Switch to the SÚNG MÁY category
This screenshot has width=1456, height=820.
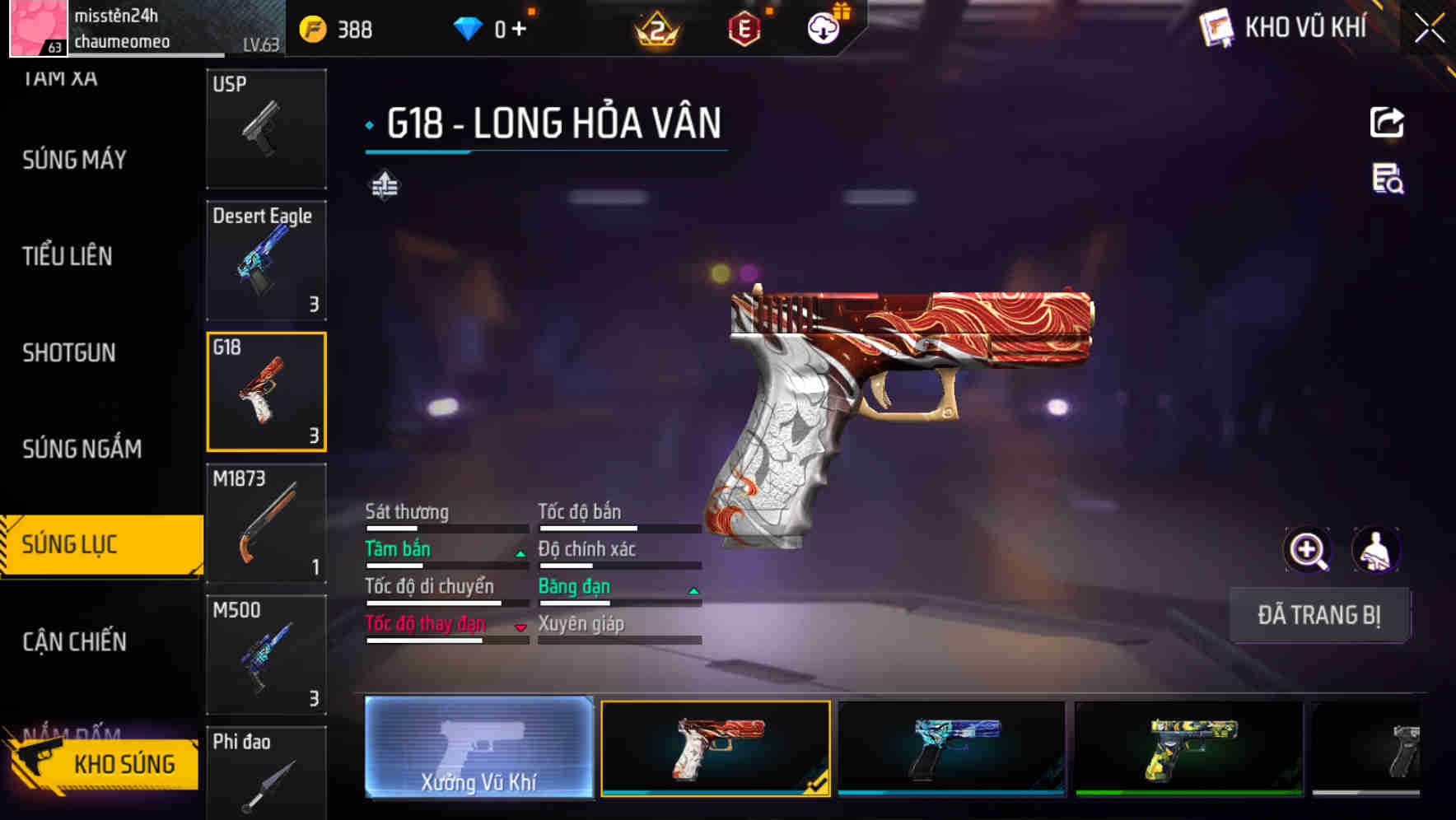74,160
